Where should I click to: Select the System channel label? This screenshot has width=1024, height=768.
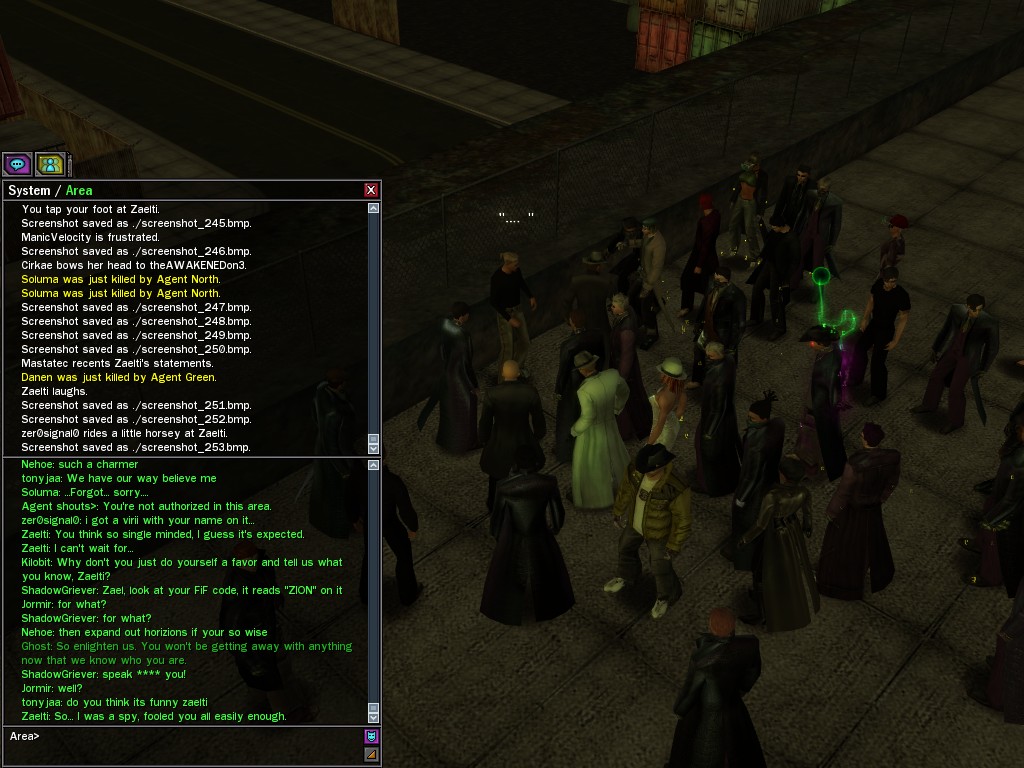coord(29,190)
